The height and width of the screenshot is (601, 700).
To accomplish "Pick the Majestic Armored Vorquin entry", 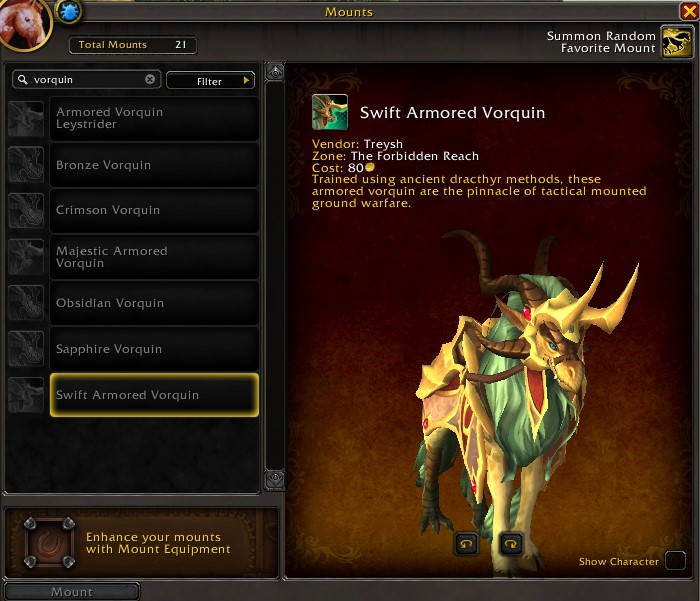I will point(154,257).
